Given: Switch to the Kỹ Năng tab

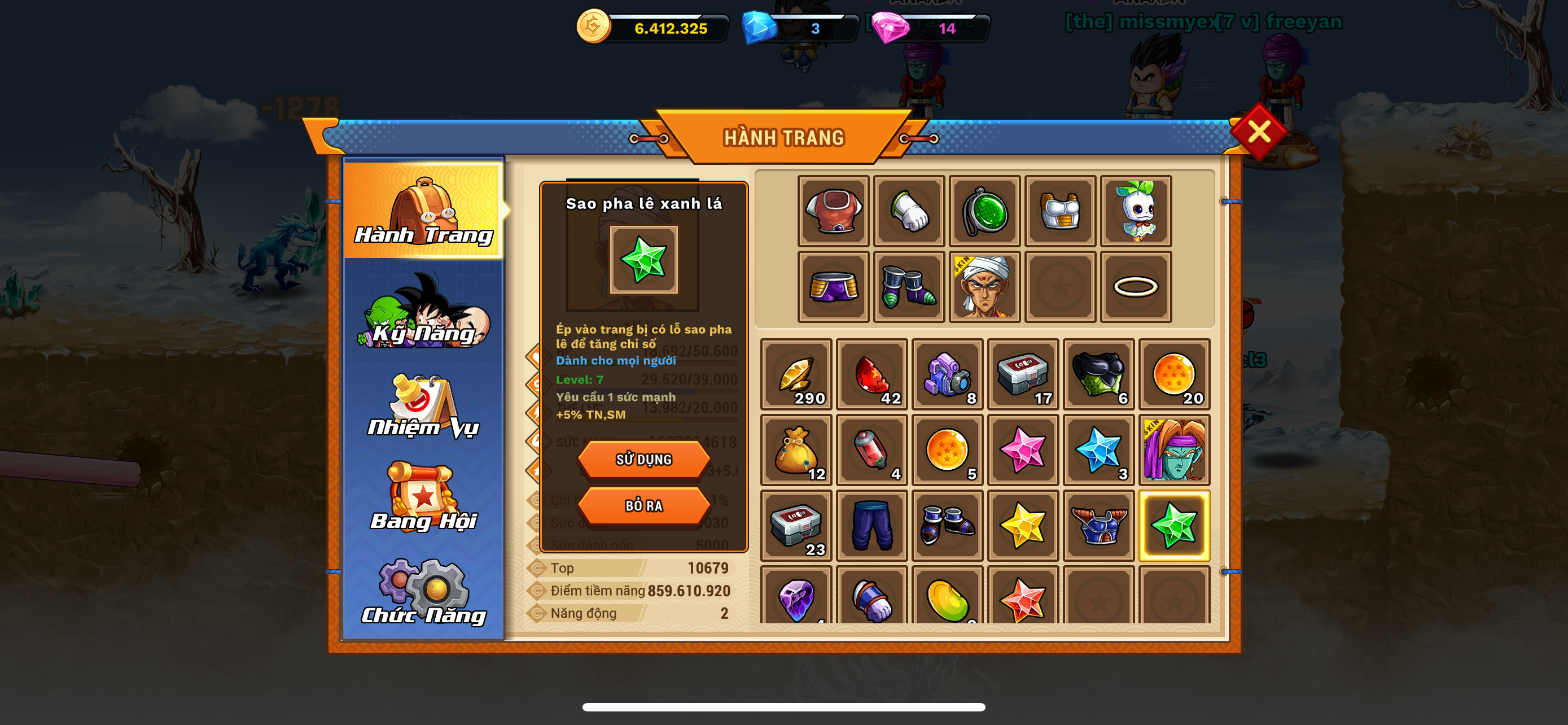Looking at the screenshot, I should 424,313.
